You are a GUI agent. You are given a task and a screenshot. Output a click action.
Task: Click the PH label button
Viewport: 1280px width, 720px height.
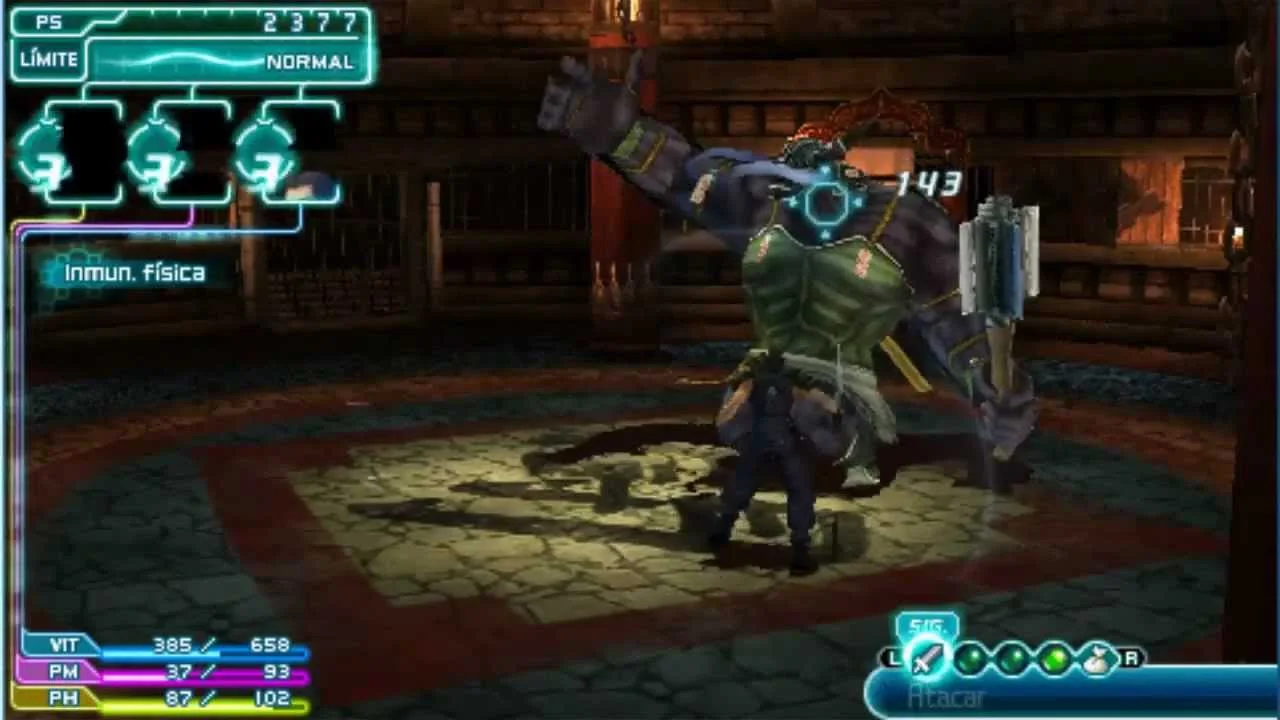[62, 697]
